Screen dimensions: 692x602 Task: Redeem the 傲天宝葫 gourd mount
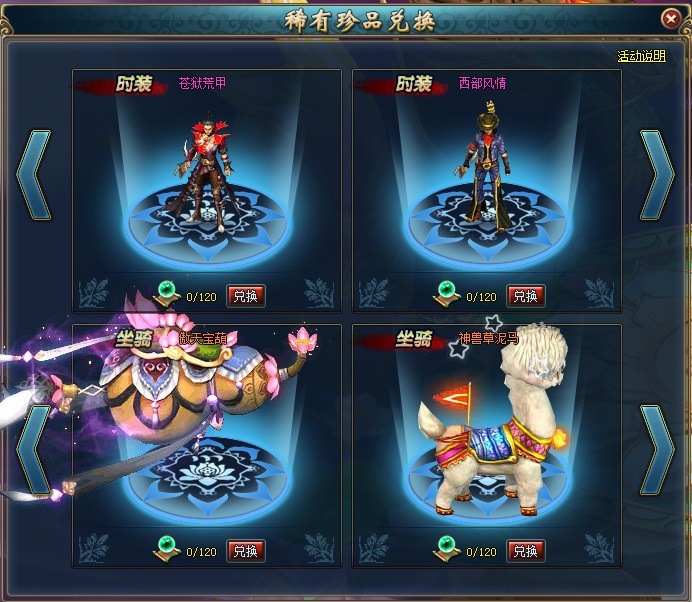246,551
